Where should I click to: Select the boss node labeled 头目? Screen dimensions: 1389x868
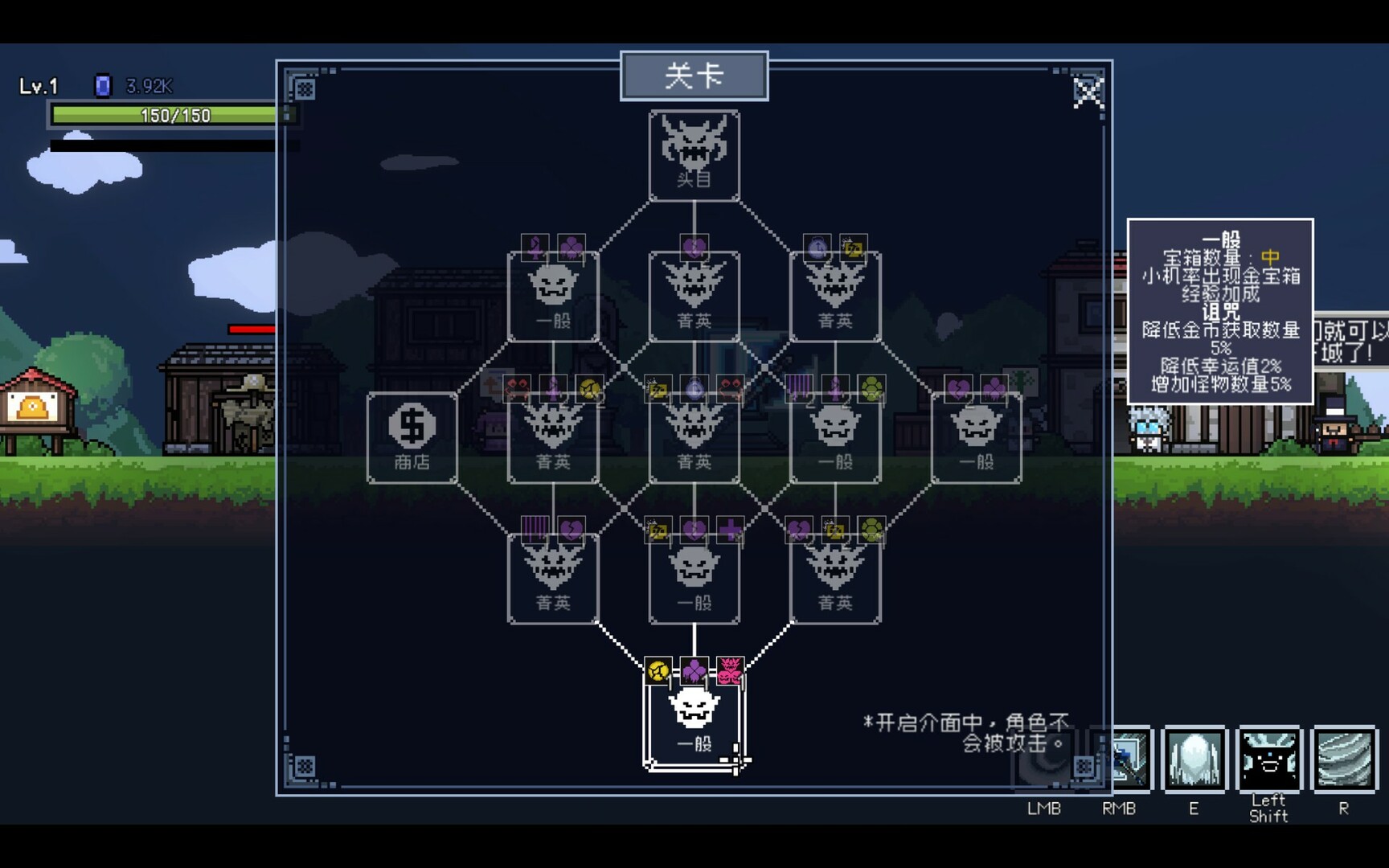(694, 157)
